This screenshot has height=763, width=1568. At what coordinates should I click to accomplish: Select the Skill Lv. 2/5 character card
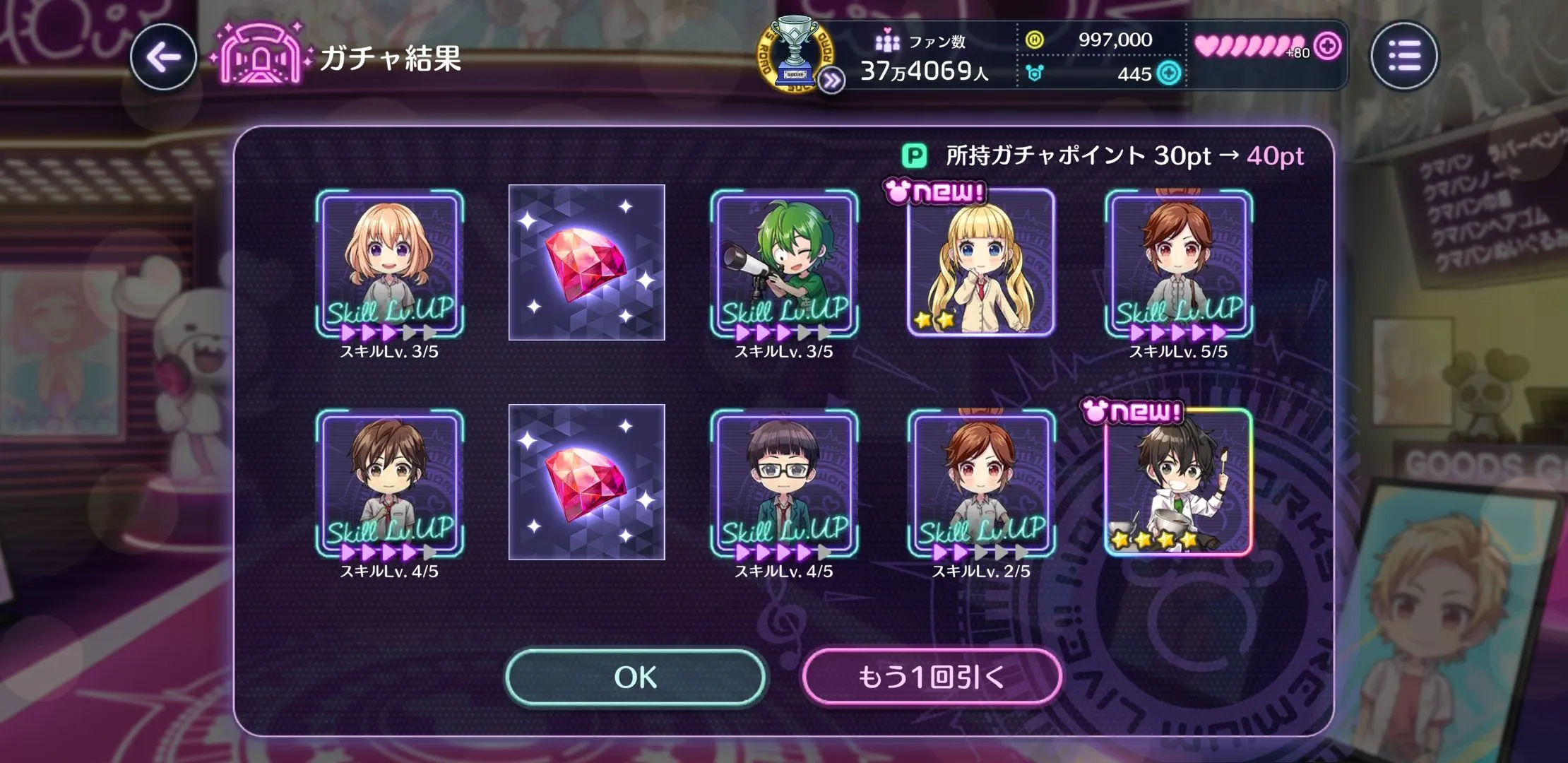(980, 483)
